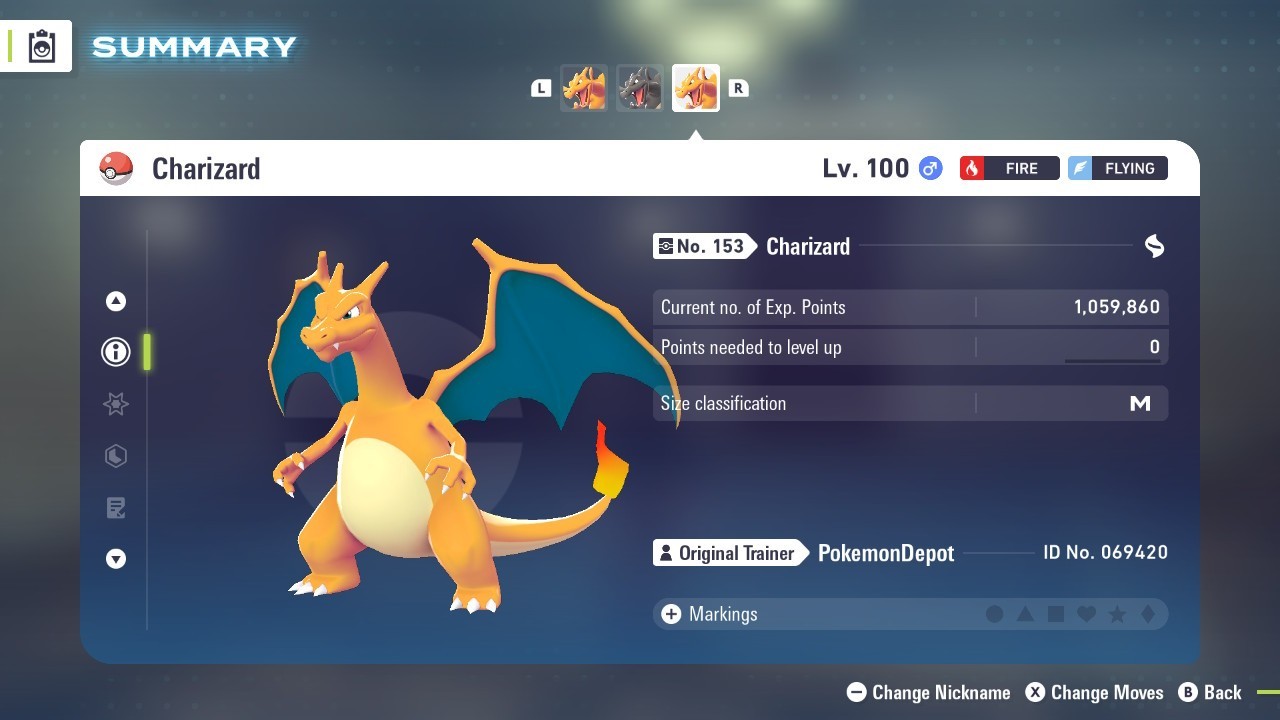Viewport: 1280px width, 720px height.
Task: Toggle the star marking
Action: 1117,614
